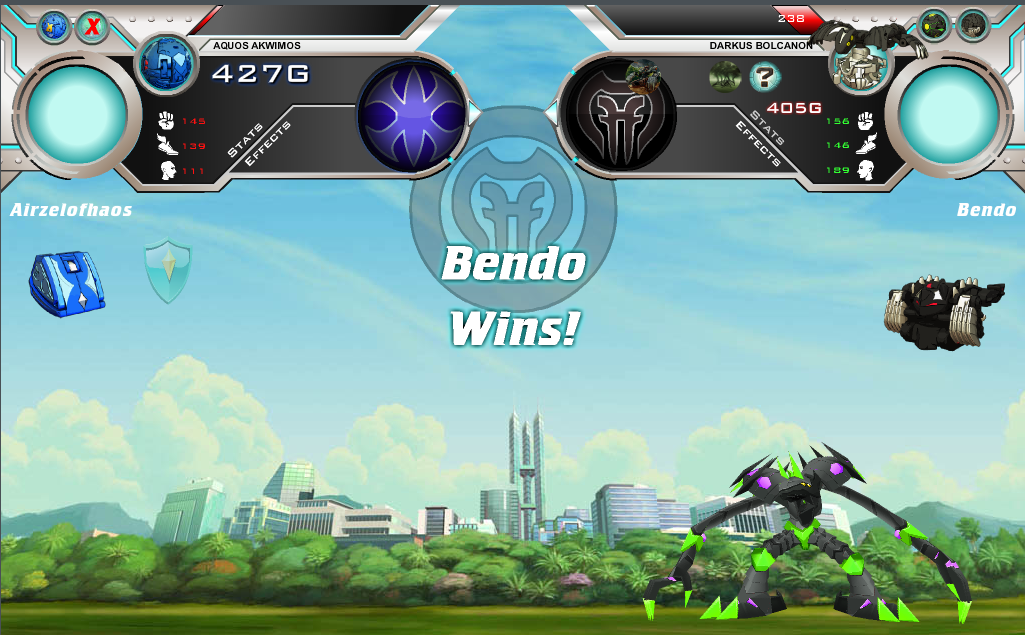Select the green creature card beside the question mark
Screen dimensions: 1025x635
(725, 76)
